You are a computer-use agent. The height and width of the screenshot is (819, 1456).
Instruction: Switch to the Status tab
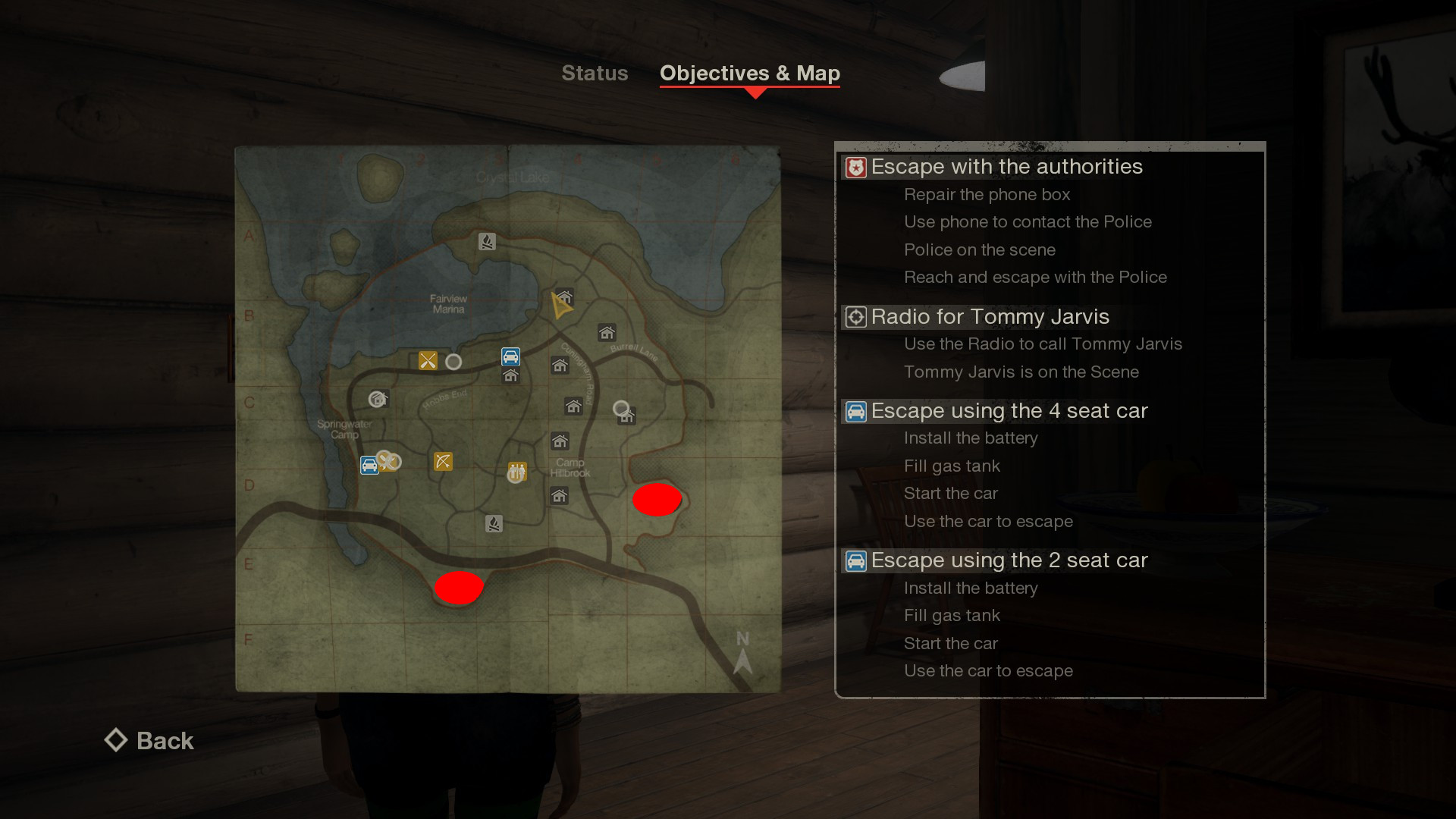click(595, 73)
